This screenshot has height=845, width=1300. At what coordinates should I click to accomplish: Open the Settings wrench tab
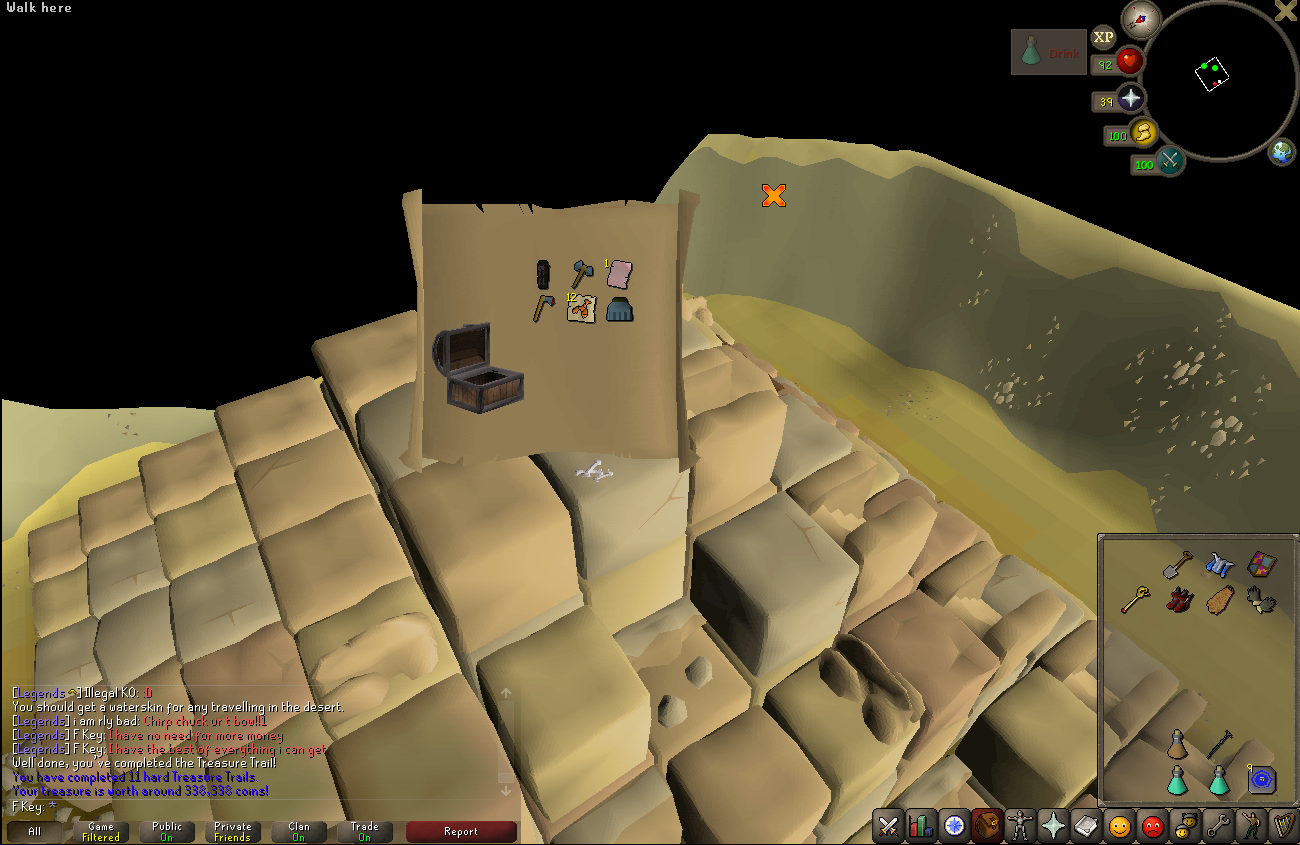[1219, 827]
